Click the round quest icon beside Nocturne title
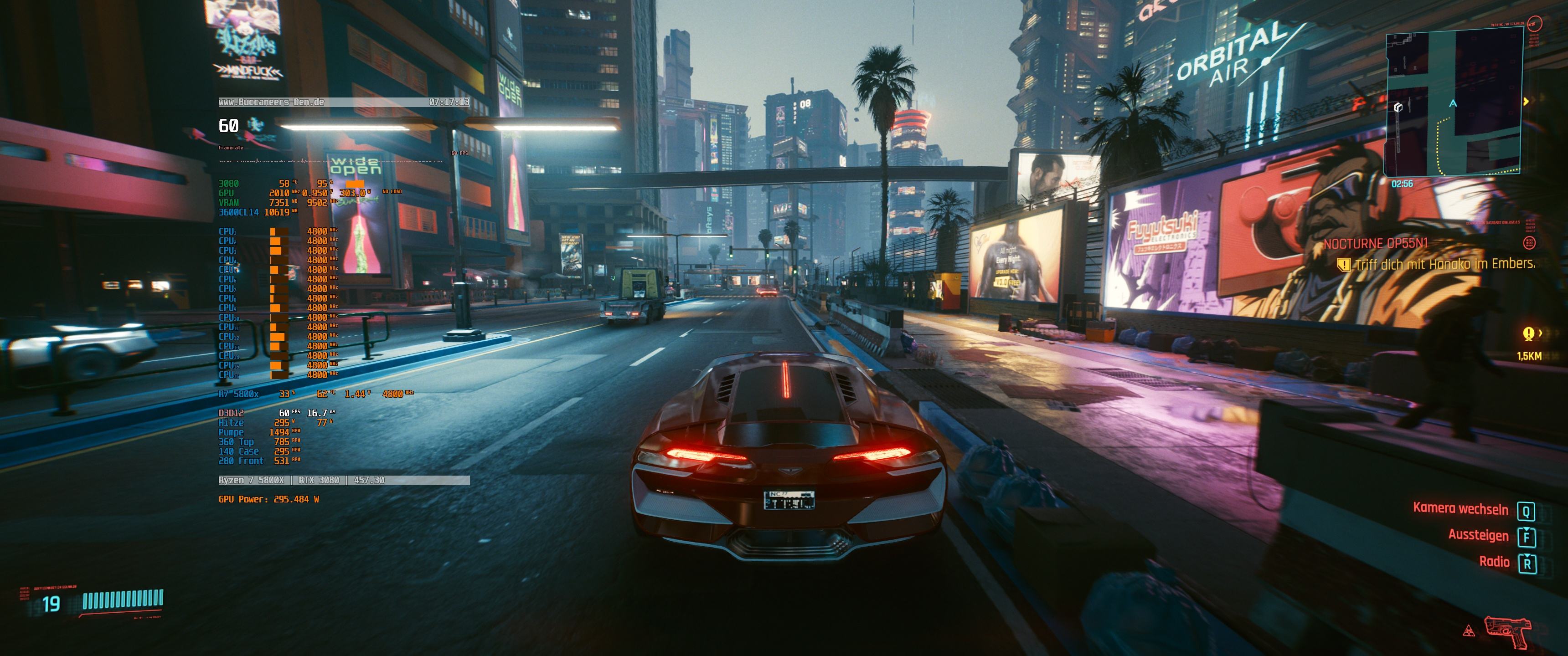The width and height of the screenshot is (1568, 656). [1528, 243]
